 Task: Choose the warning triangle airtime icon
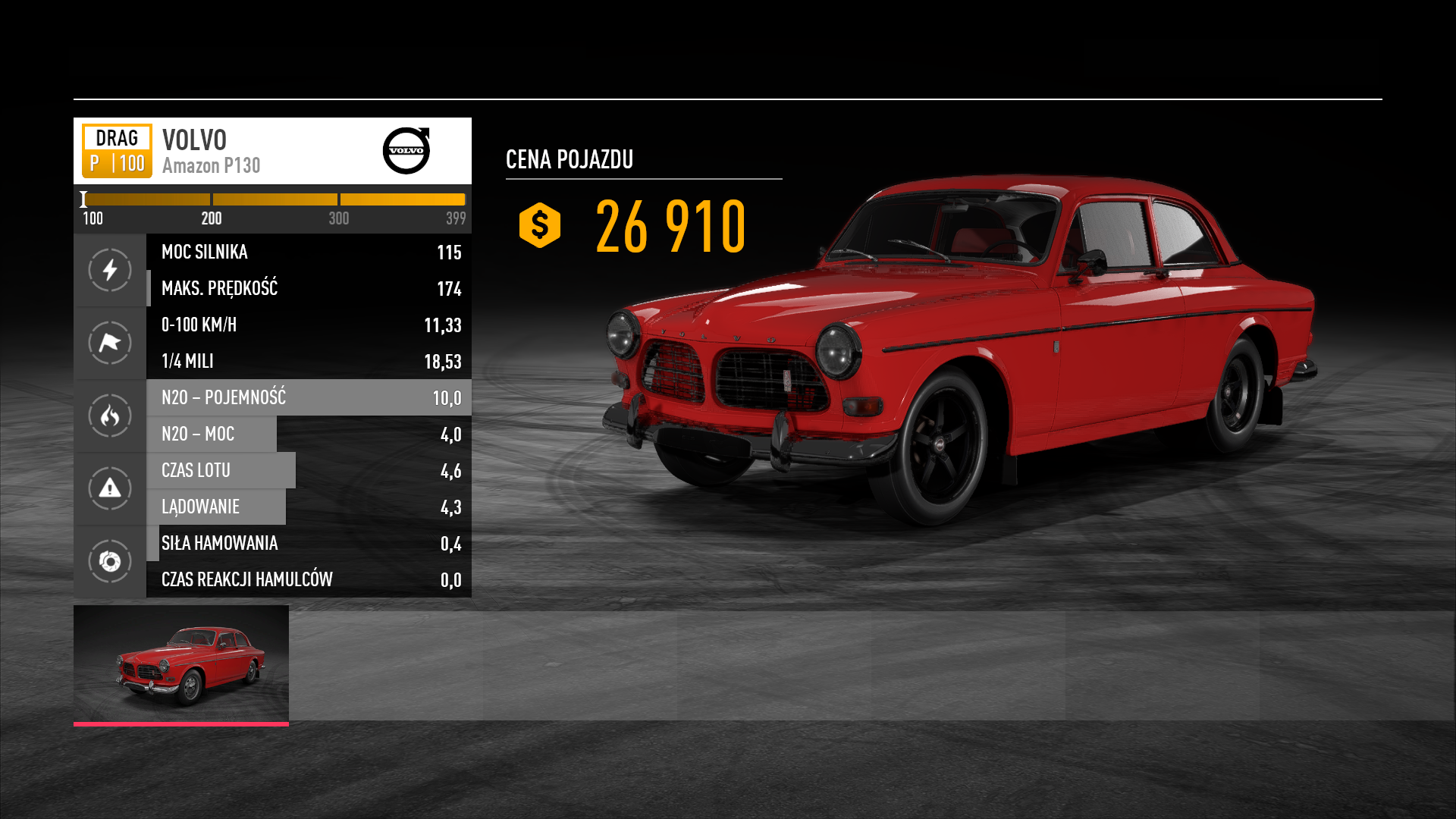click(110, 488)
